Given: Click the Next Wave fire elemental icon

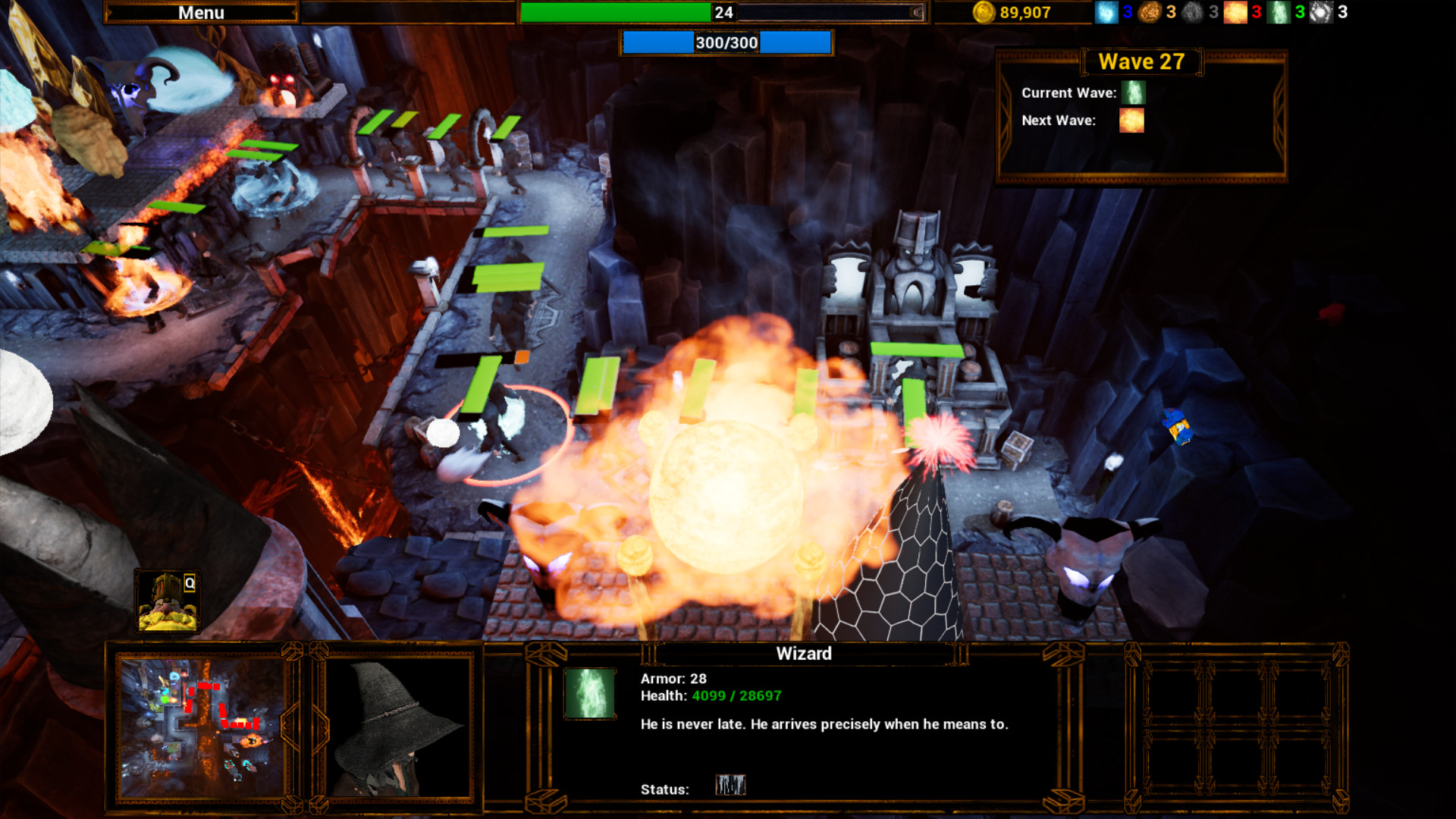Looking at the screenshot, I should [x=1131, y=121].
